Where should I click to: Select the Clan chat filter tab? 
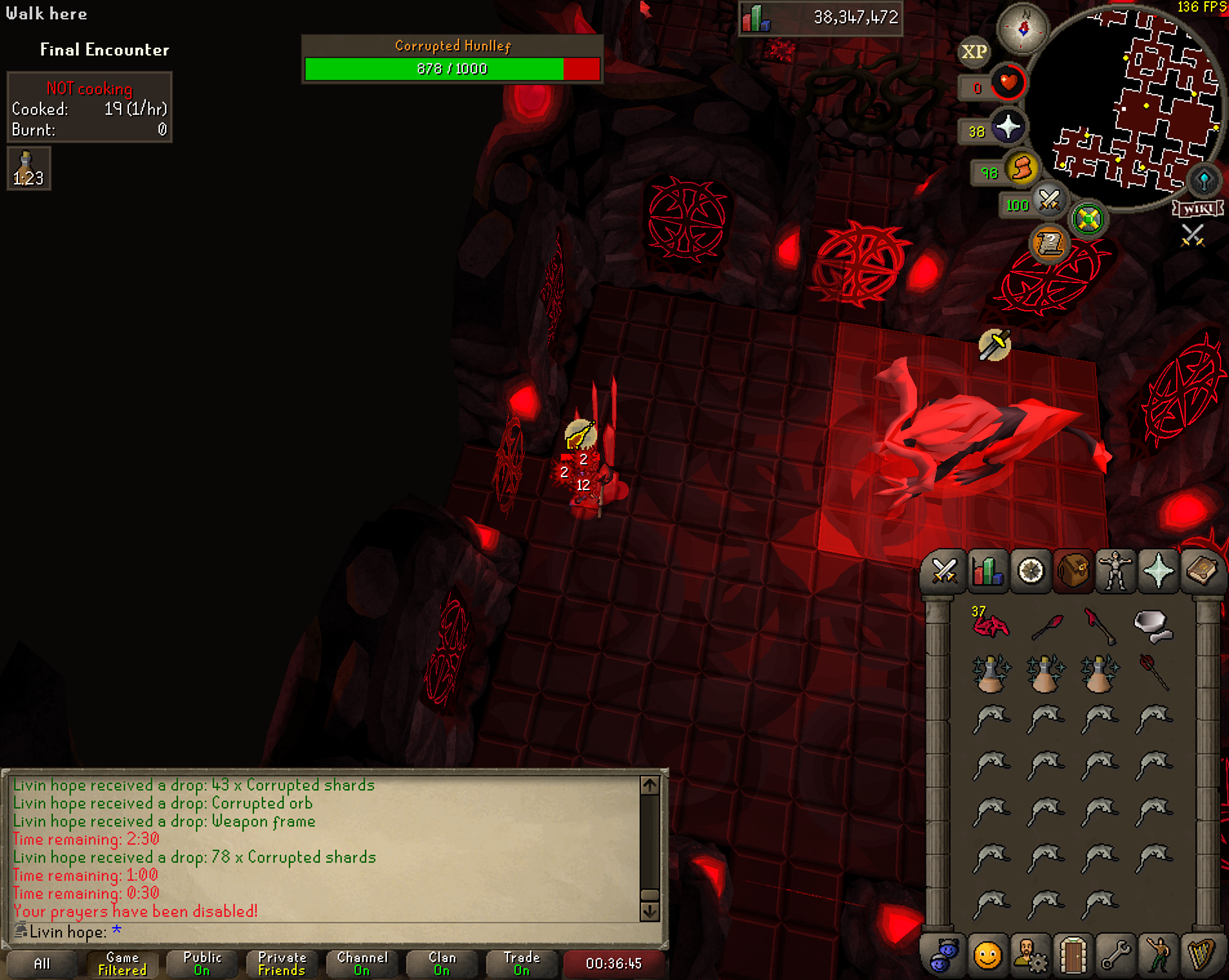coord(442,963)
